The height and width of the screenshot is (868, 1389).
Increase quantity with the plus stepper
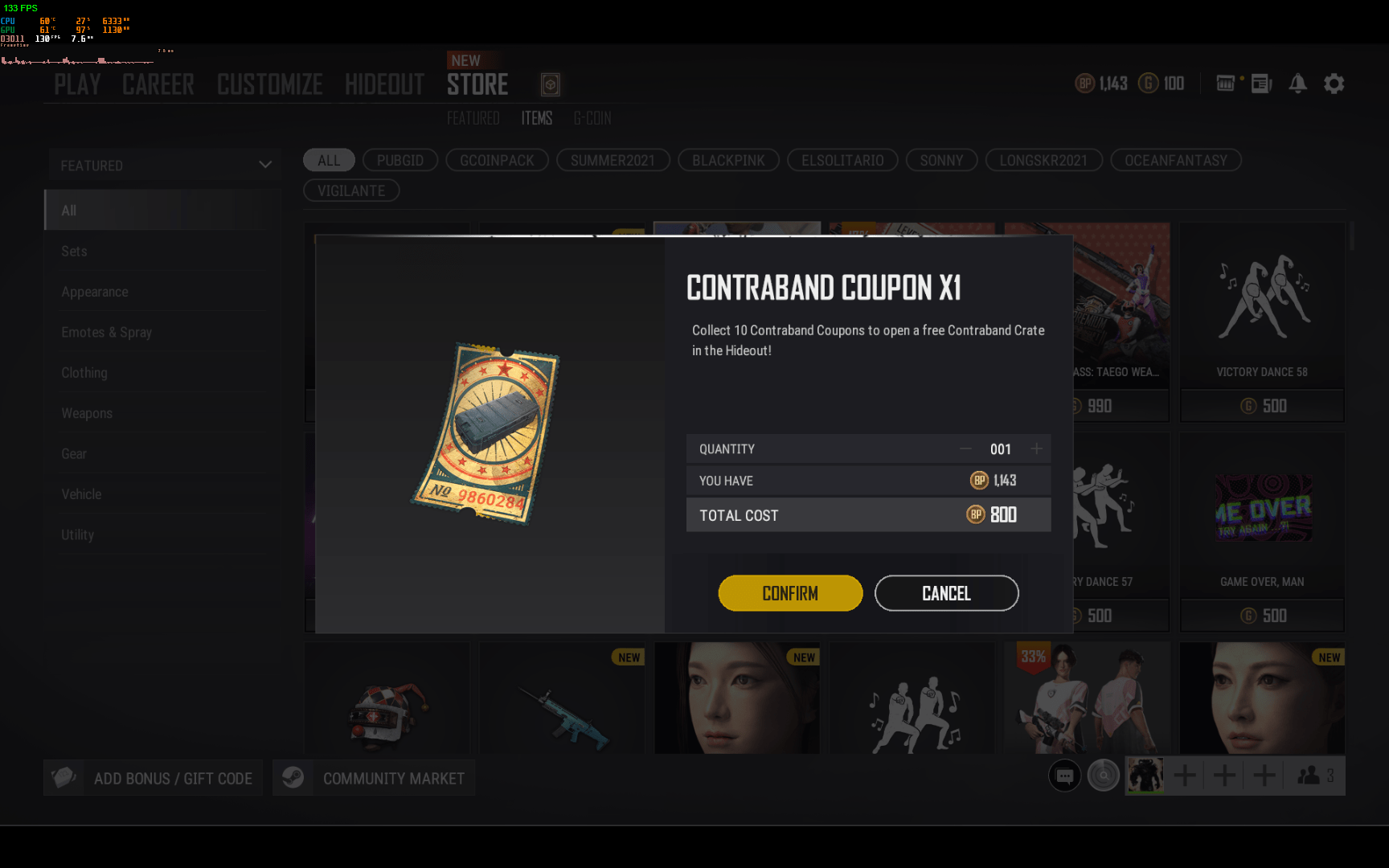click(x=1036, y=449)
